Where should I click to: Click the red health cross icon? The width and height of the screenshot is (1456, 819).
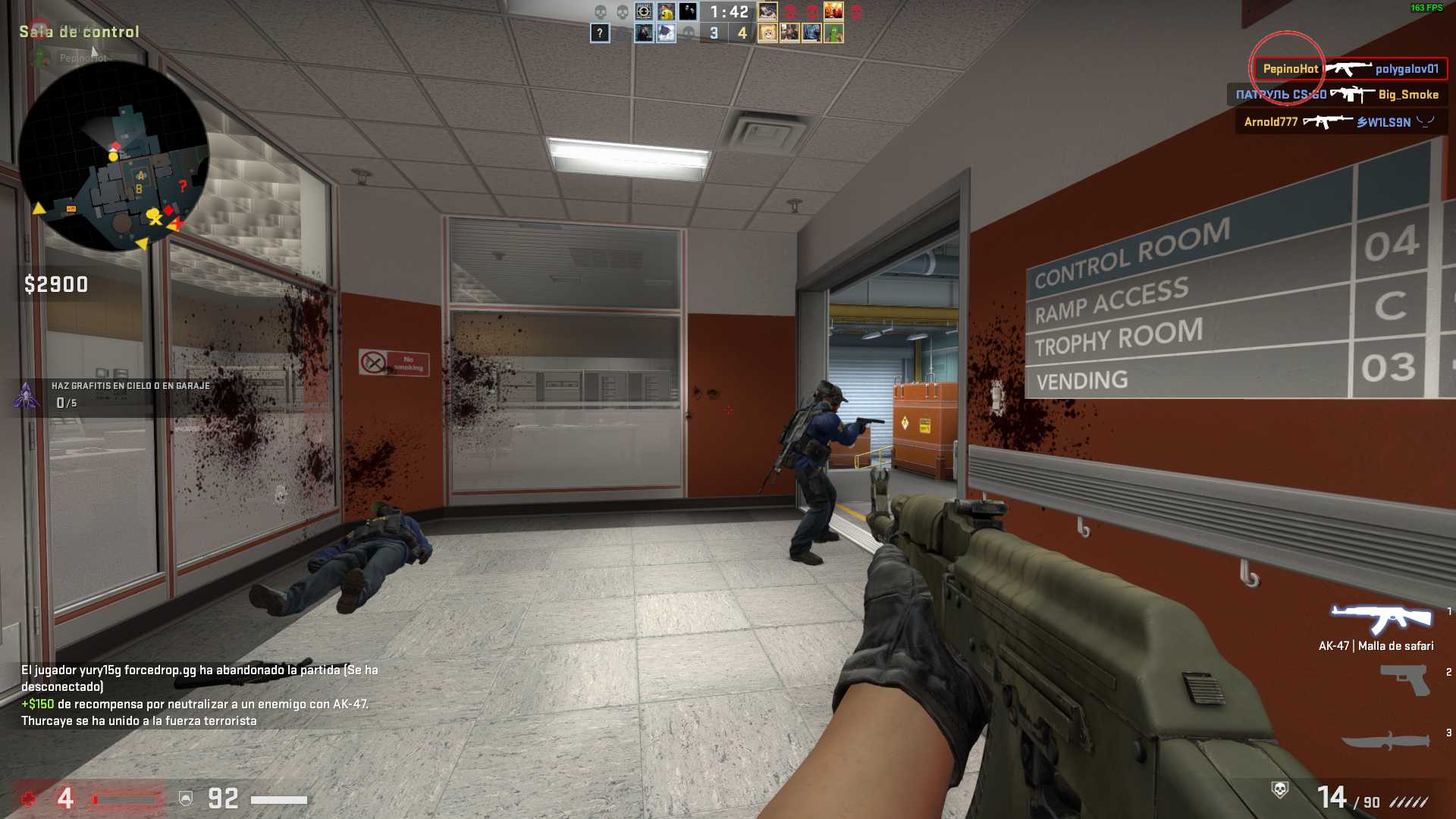pyautogui.click(x=29, y=799)
